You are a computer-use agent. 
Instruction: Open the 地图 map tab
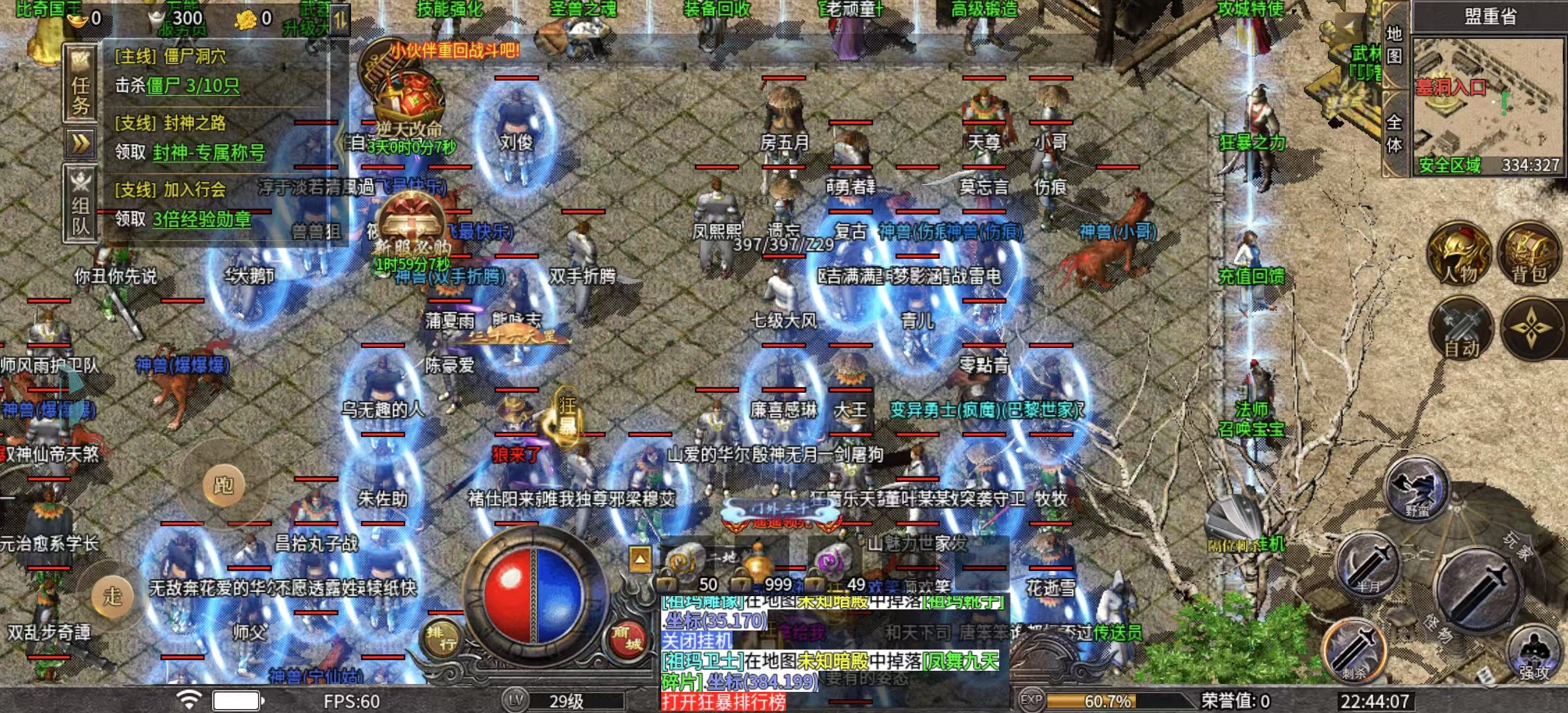1394,45
